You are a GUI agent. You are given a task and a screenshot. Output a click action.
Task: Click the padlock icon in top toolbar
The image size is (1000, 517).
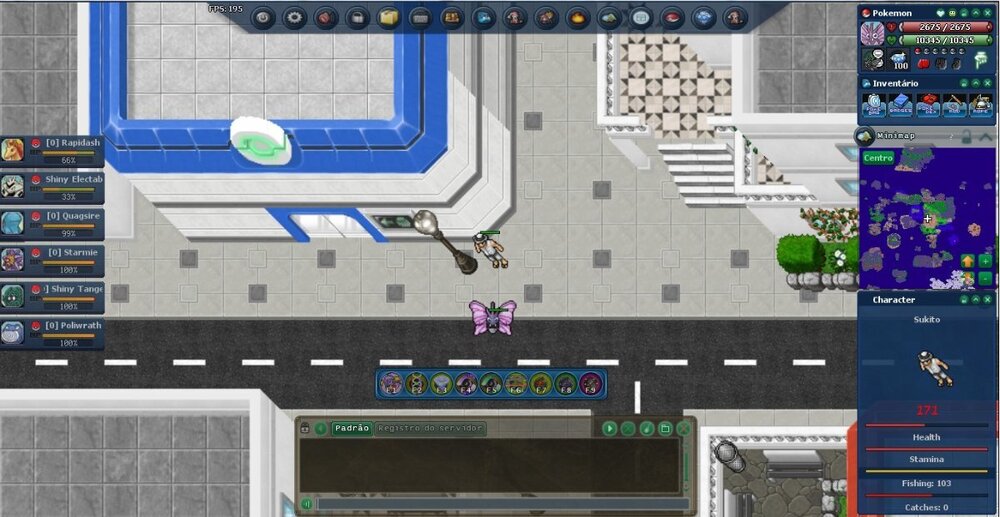[x=357, y=17]
